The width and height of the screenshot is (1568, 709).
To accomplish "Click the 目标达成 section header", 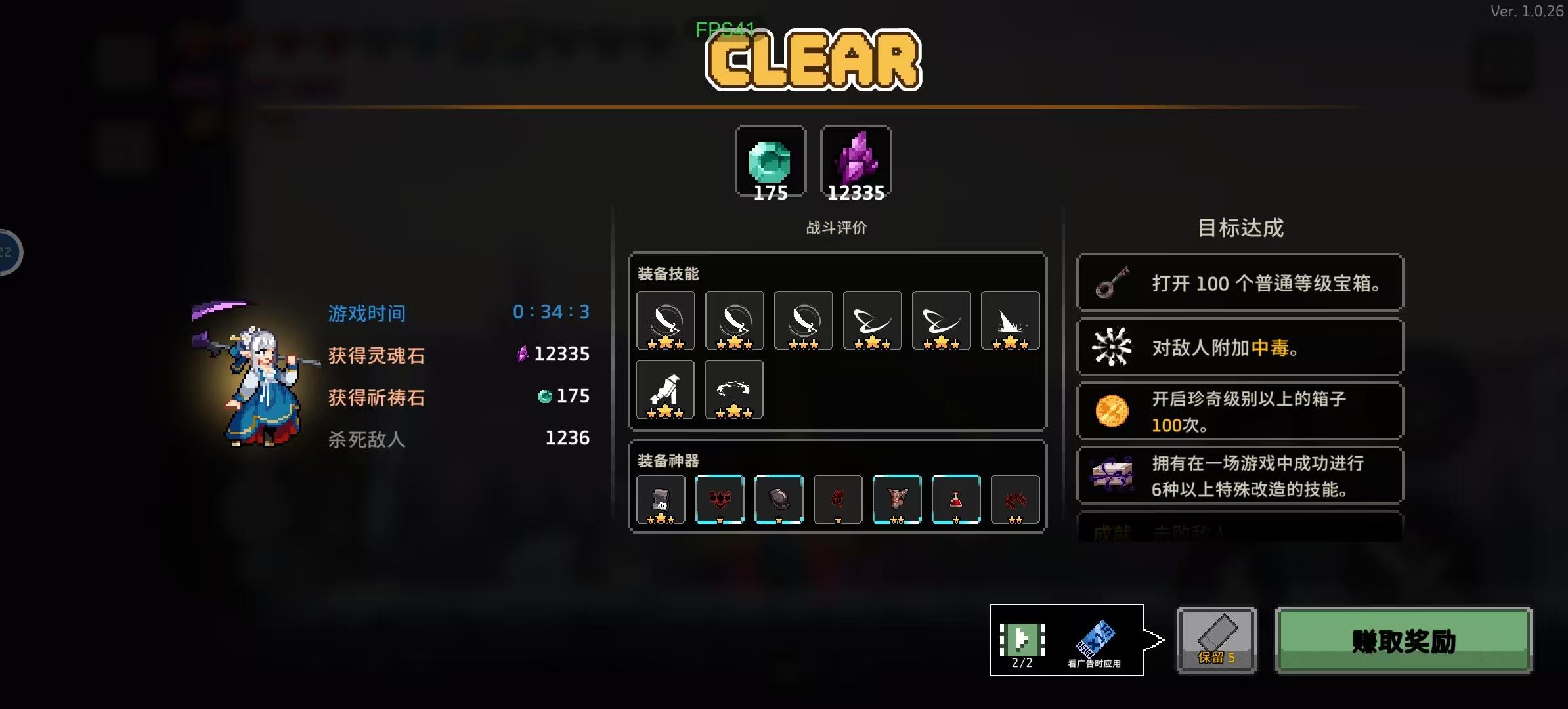I will click(x=1240, y=227).
